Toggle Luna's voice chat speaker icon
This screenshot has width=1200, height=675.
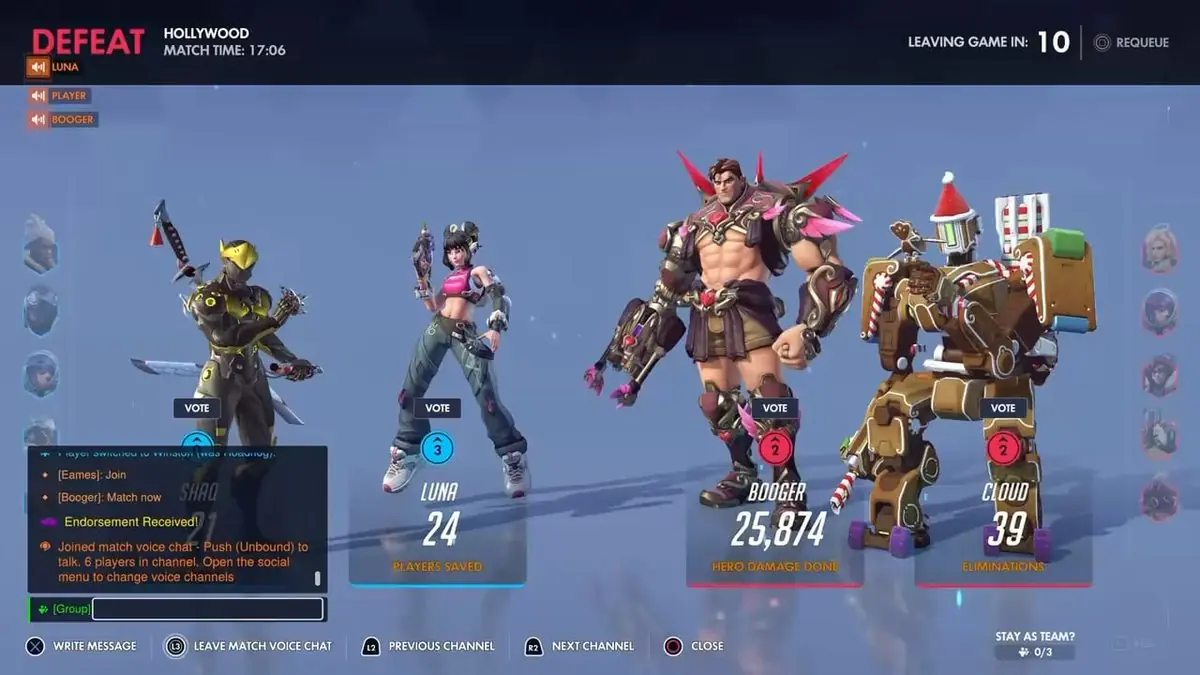tap(39, 67)
